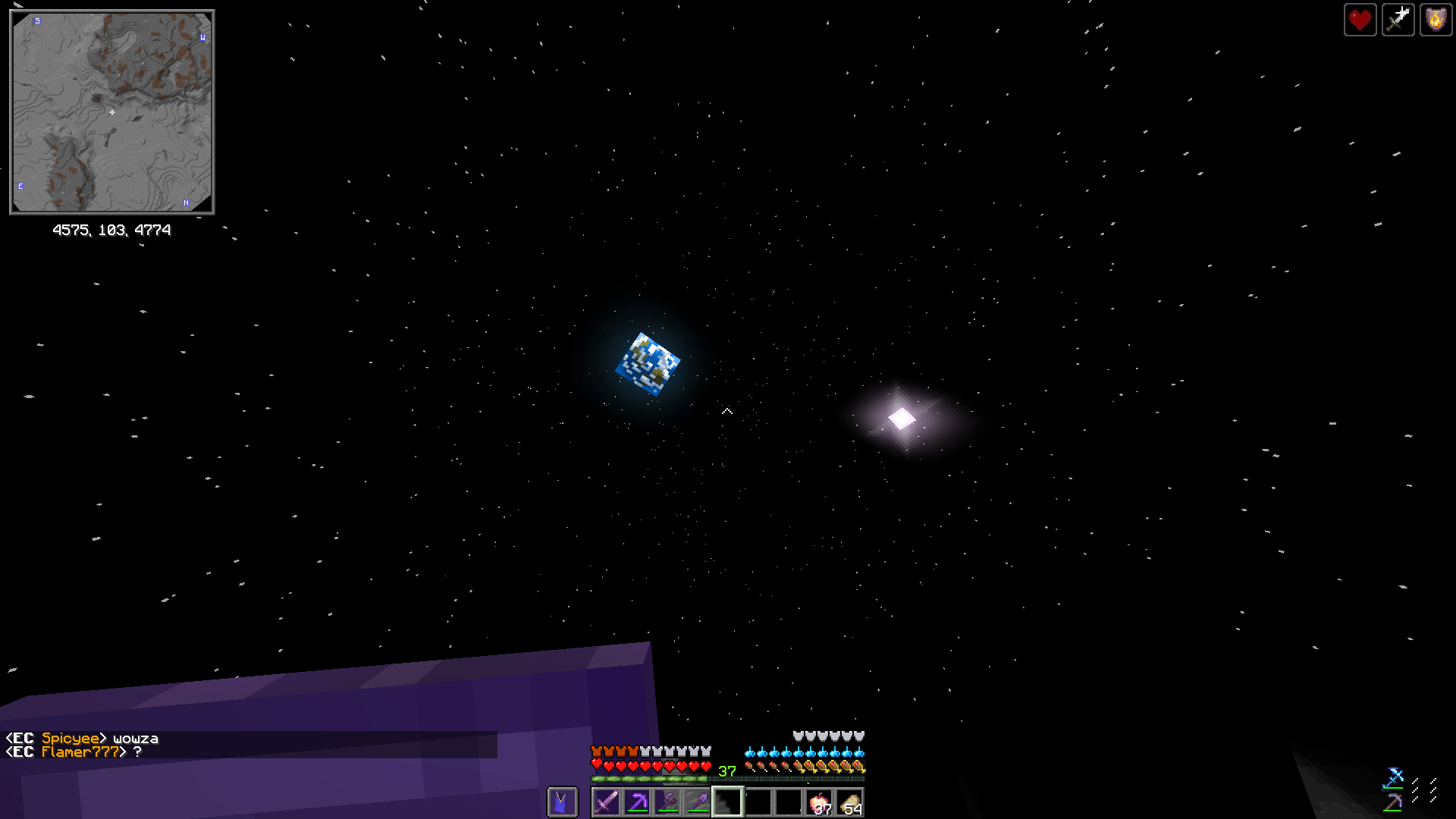The width and height of the screenshot is (1456, 819).
Task: Toggle the minimap by clicking it
Action: pos(112,111)
